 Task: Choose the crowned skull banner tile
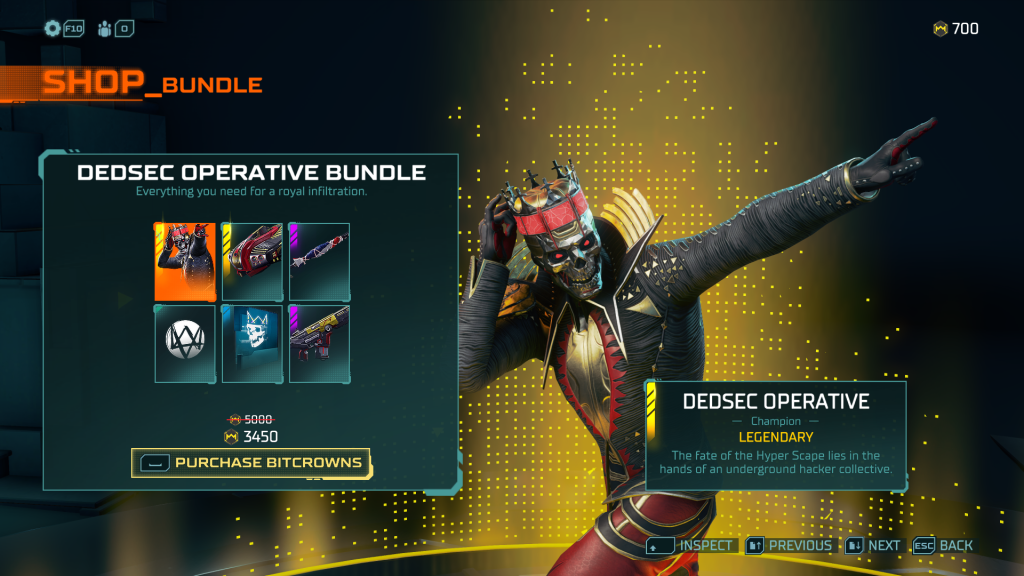252,344
